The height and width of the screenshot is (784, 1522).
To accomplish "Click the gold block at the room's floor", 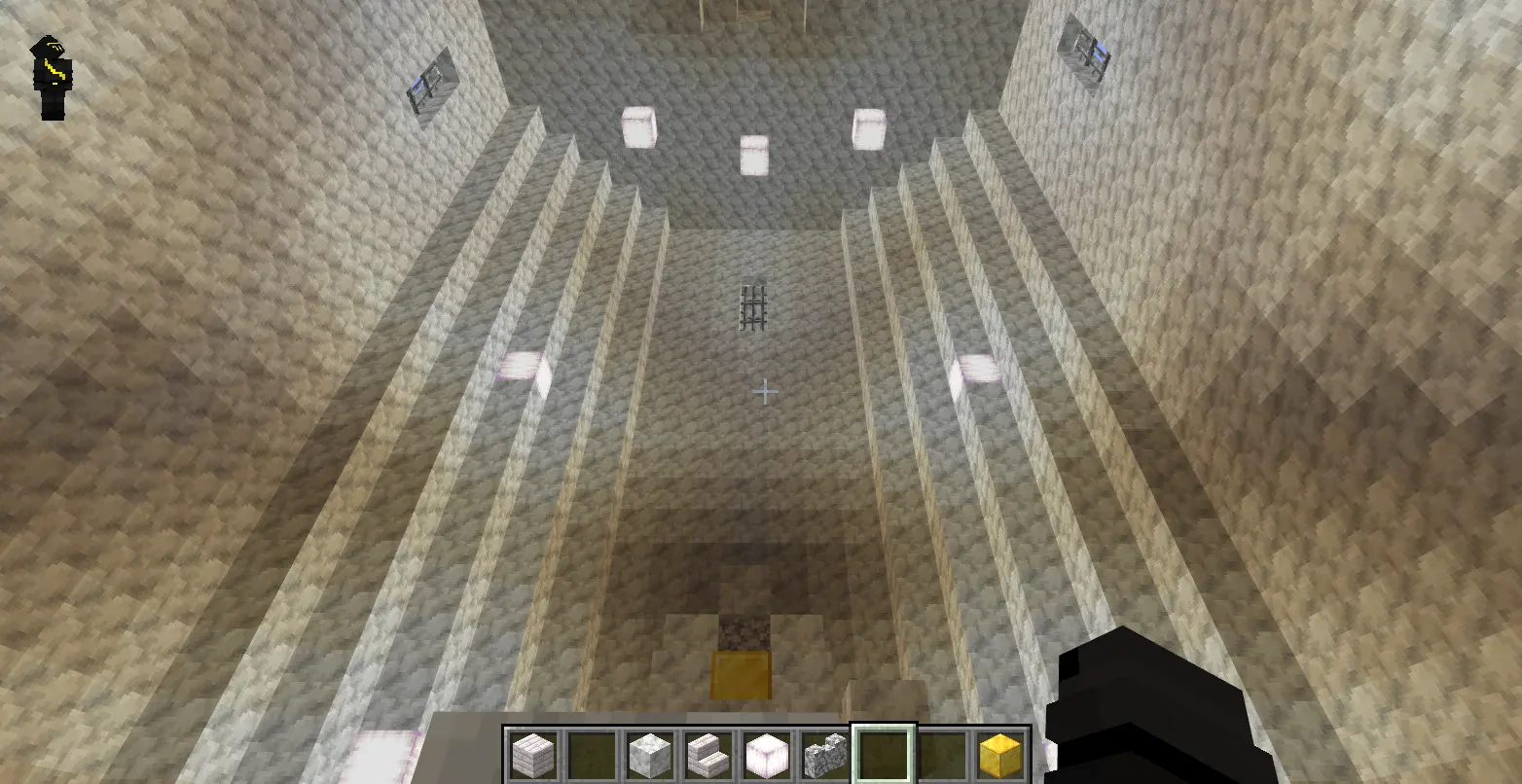I will pyautogui.click(x=742, y=673).
